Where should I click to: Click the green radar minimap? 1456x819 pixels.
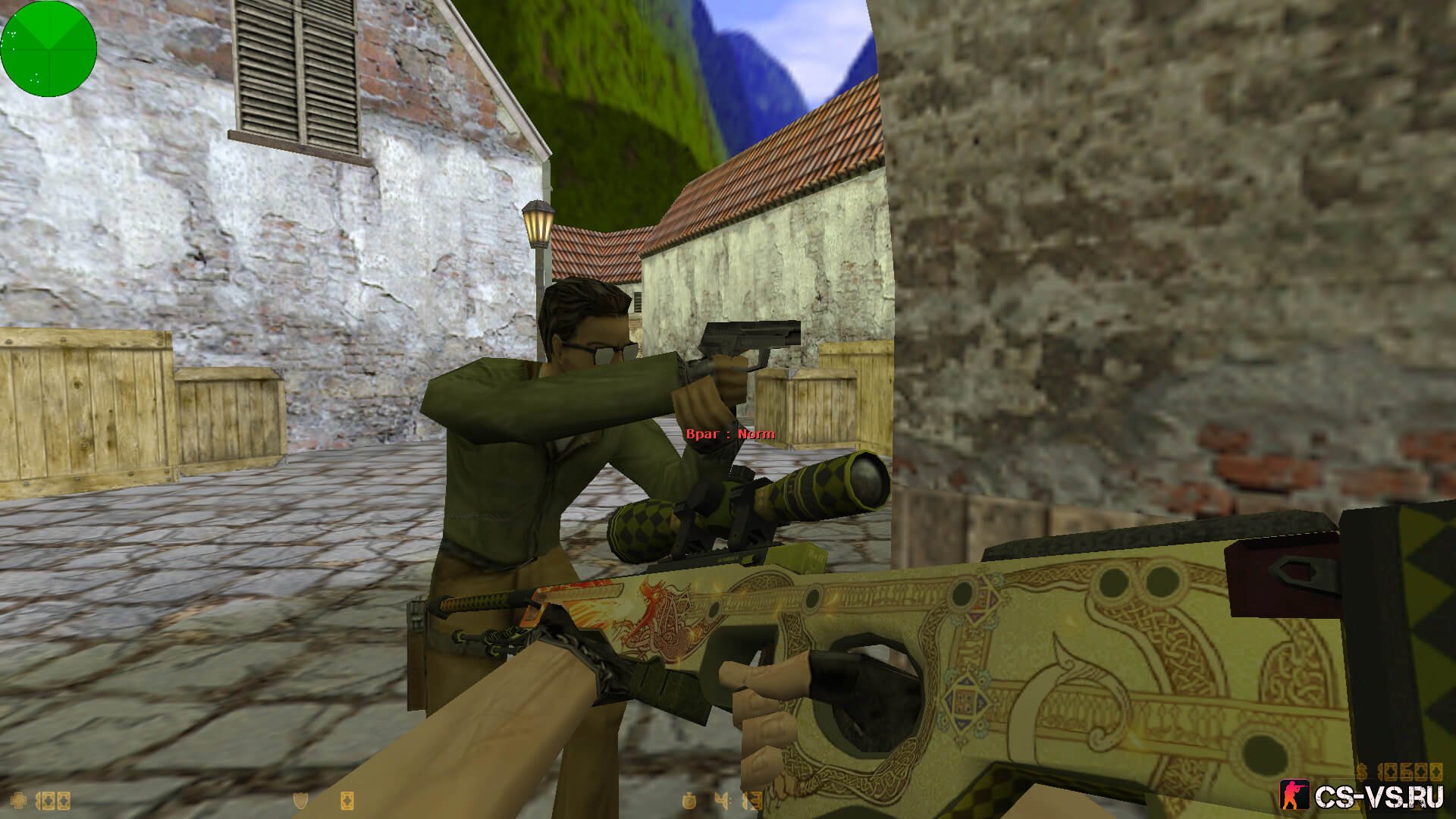[x=49, y=49]
